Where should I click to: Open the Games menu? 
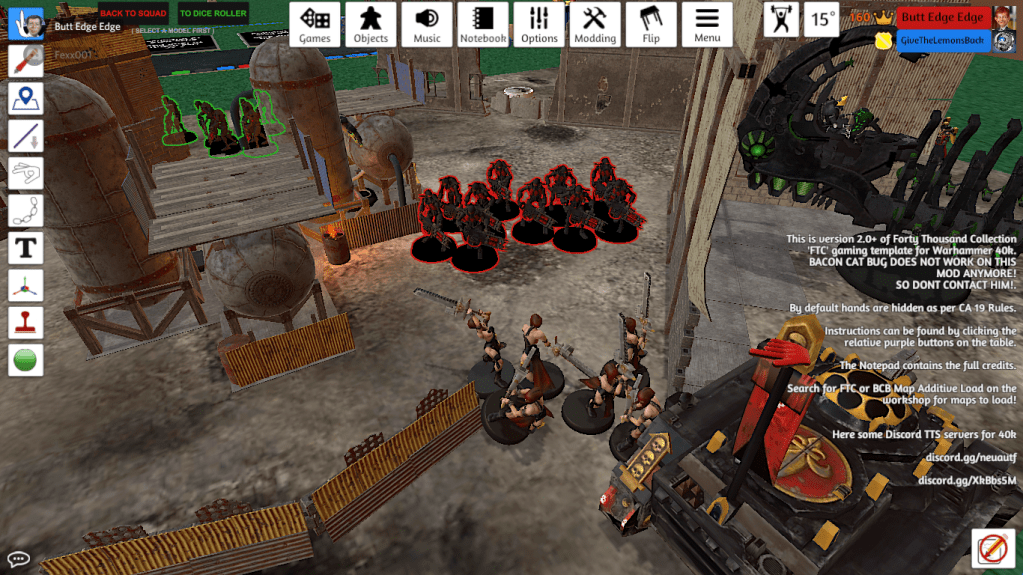315,25
